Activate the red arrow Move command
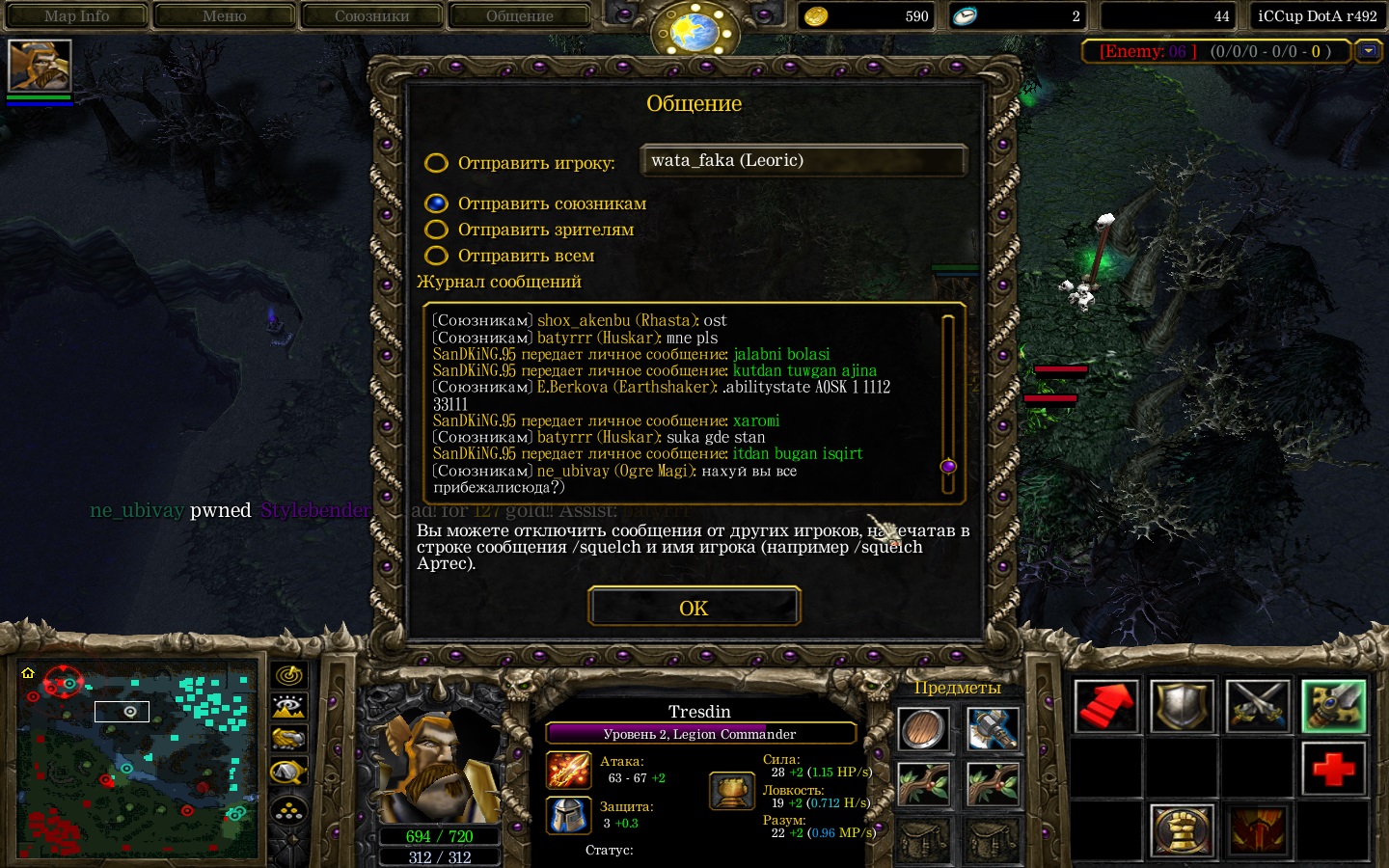The image size is (1389, 868). (1106, 706)
